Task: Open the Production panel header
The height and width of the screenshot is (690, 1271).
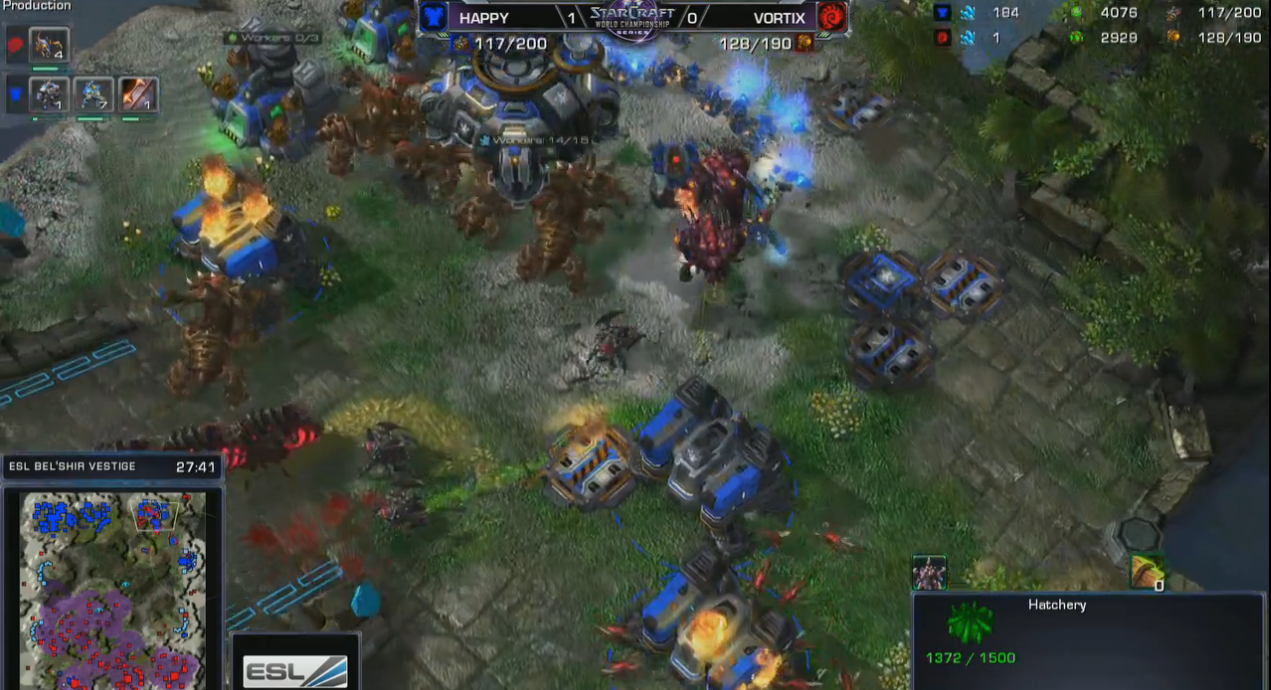Action: (x=36, y=6)
